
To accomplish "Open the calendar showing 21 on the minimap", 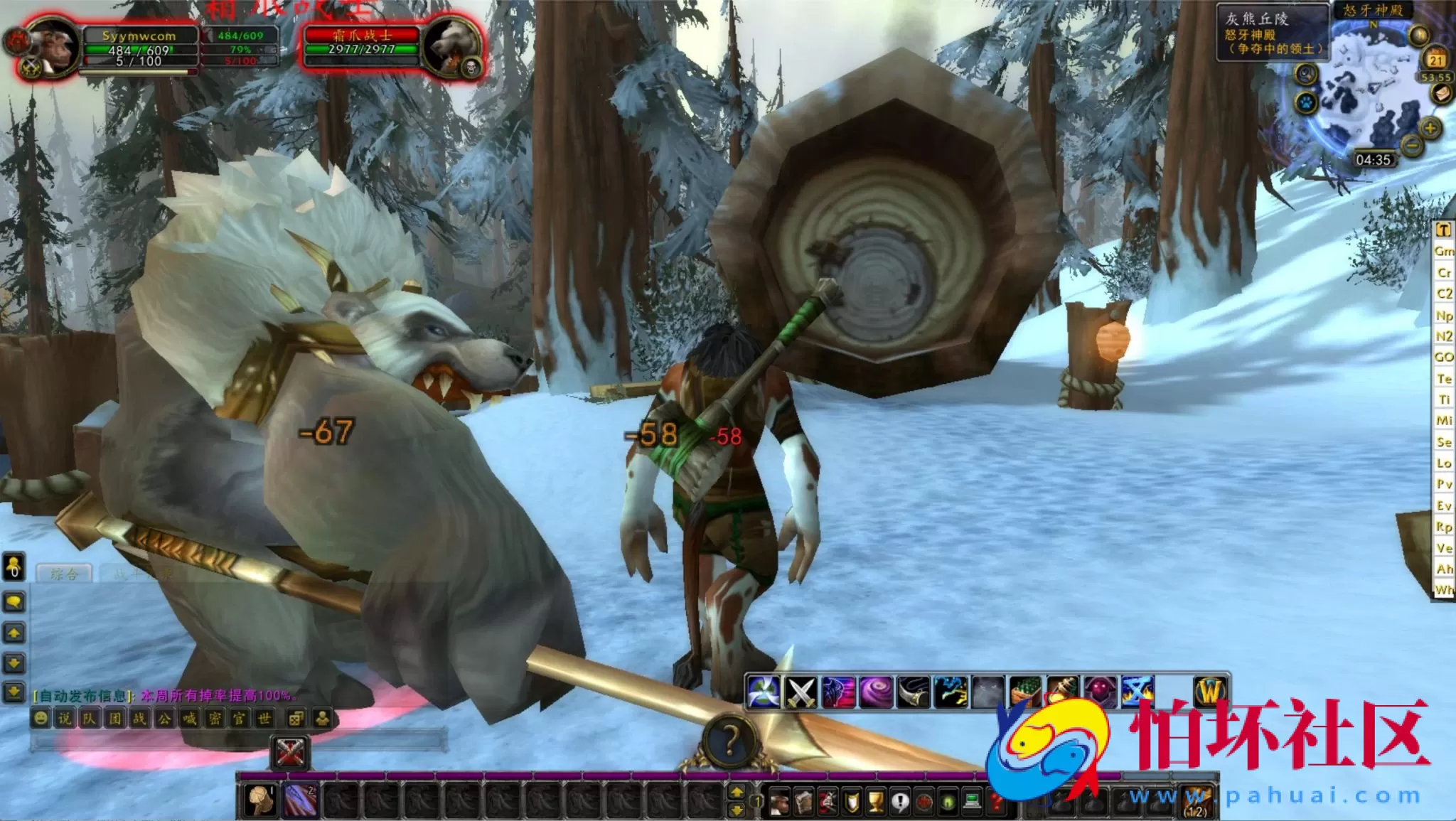I will tap(1435, 59).
